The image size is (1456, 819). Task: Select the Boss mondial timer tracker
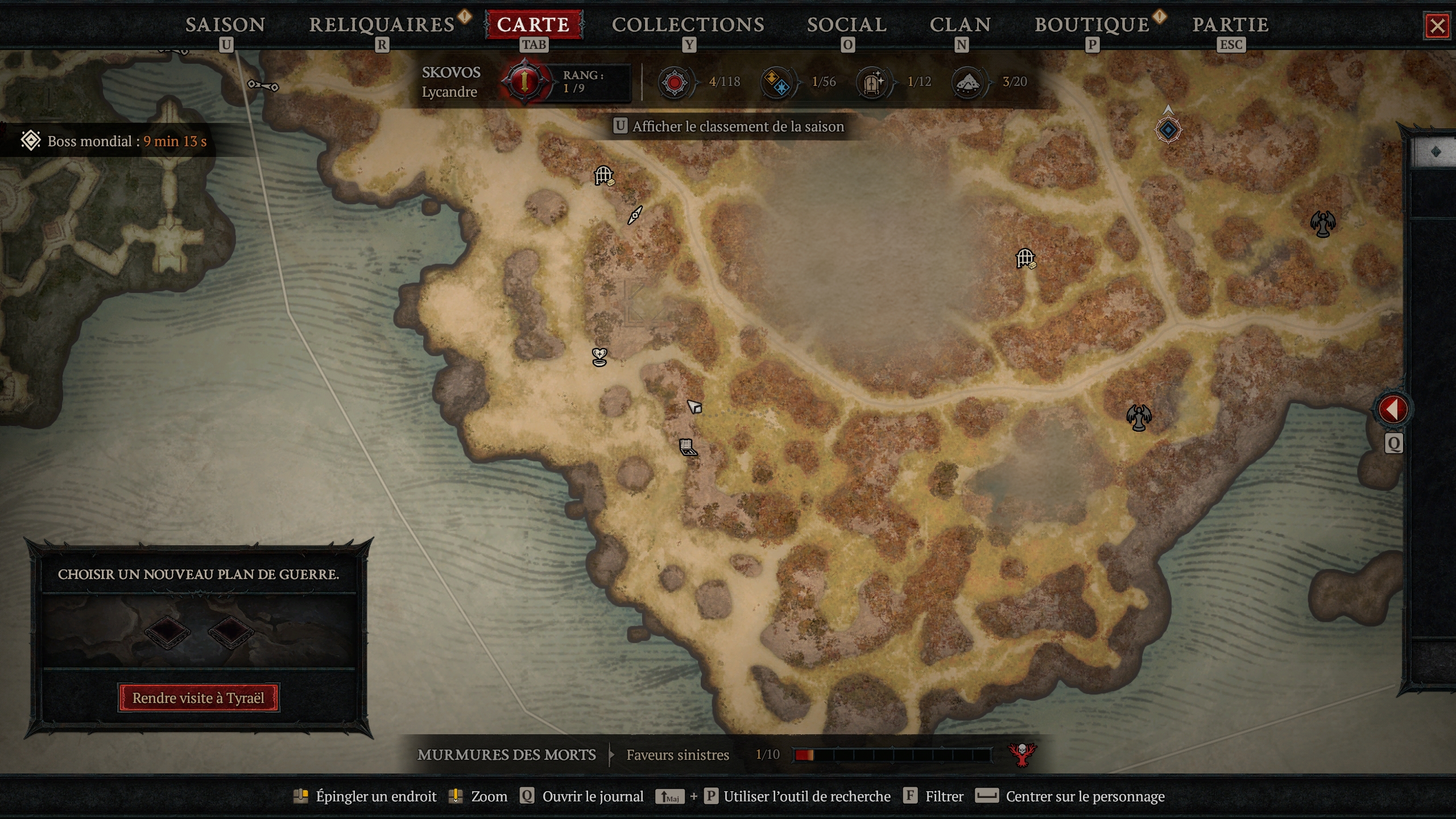(114, 141)
